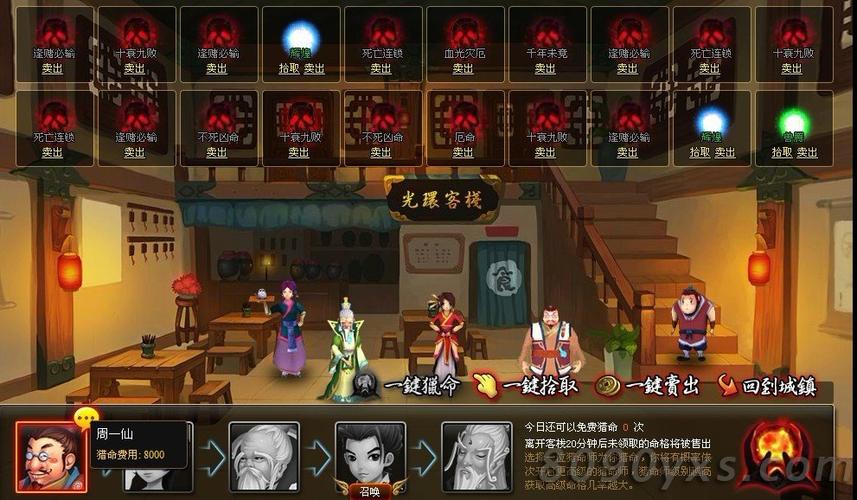857x500 pixels.
Task: Sell the 千年未竟 fate
Action: pos(545,69)
